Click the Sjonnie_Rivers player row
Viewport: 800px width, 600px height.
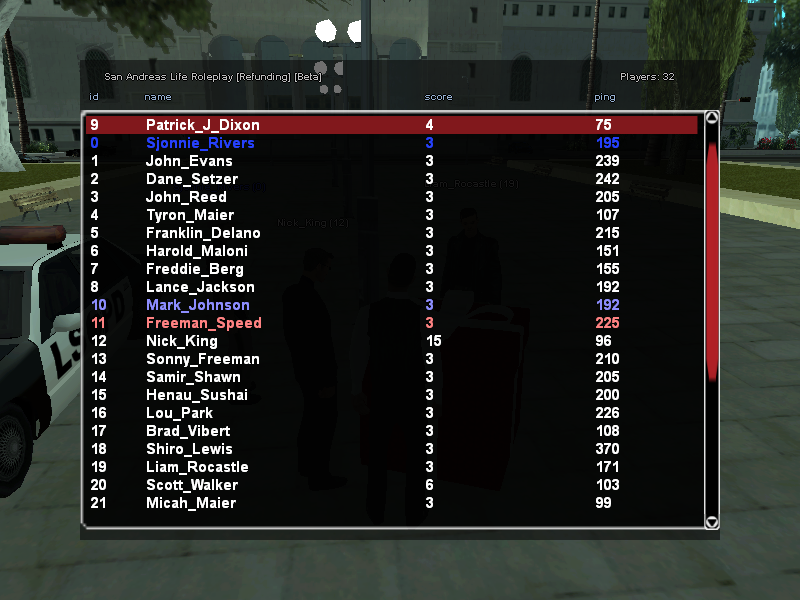pyautogui.click(x=200, y=143)
